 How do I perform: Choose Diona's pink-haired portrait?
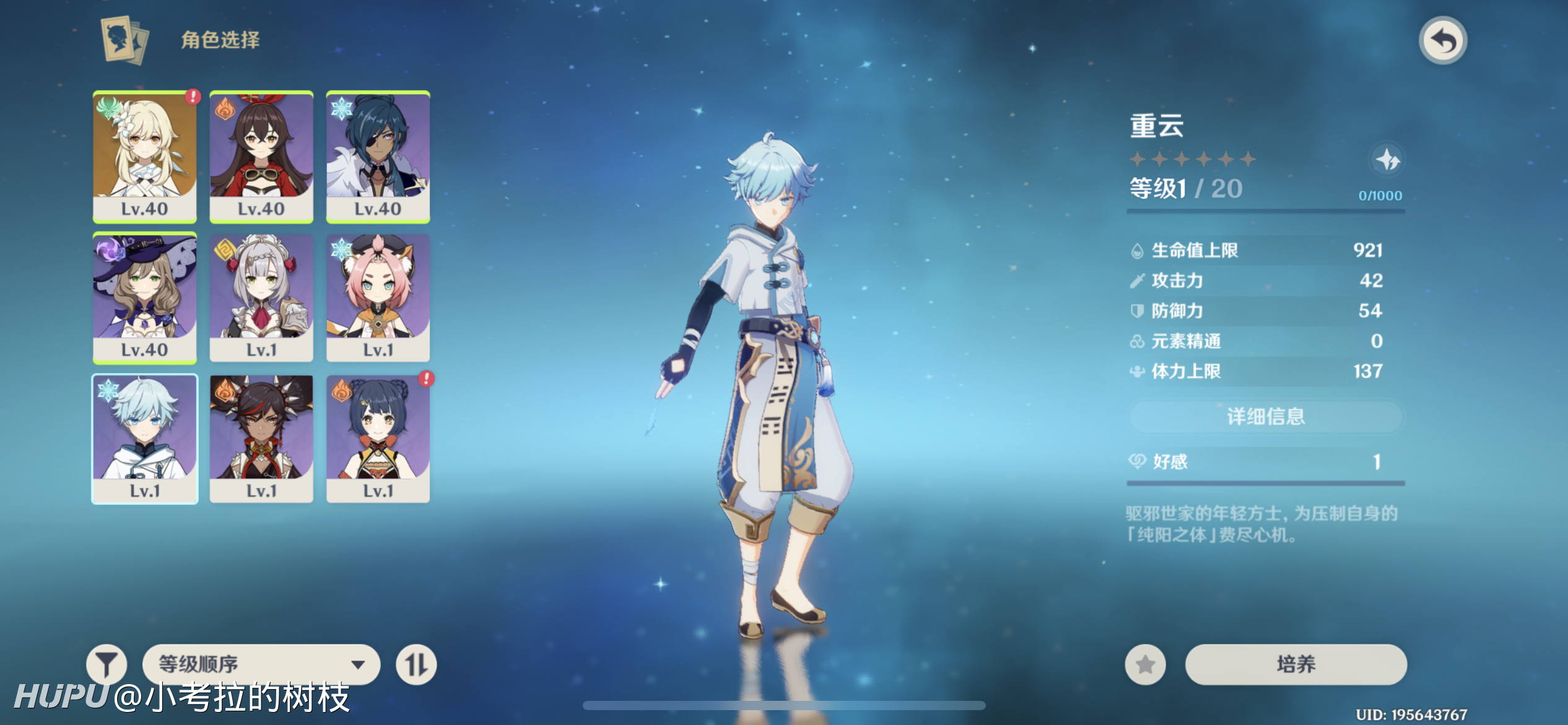click(378, 297)
